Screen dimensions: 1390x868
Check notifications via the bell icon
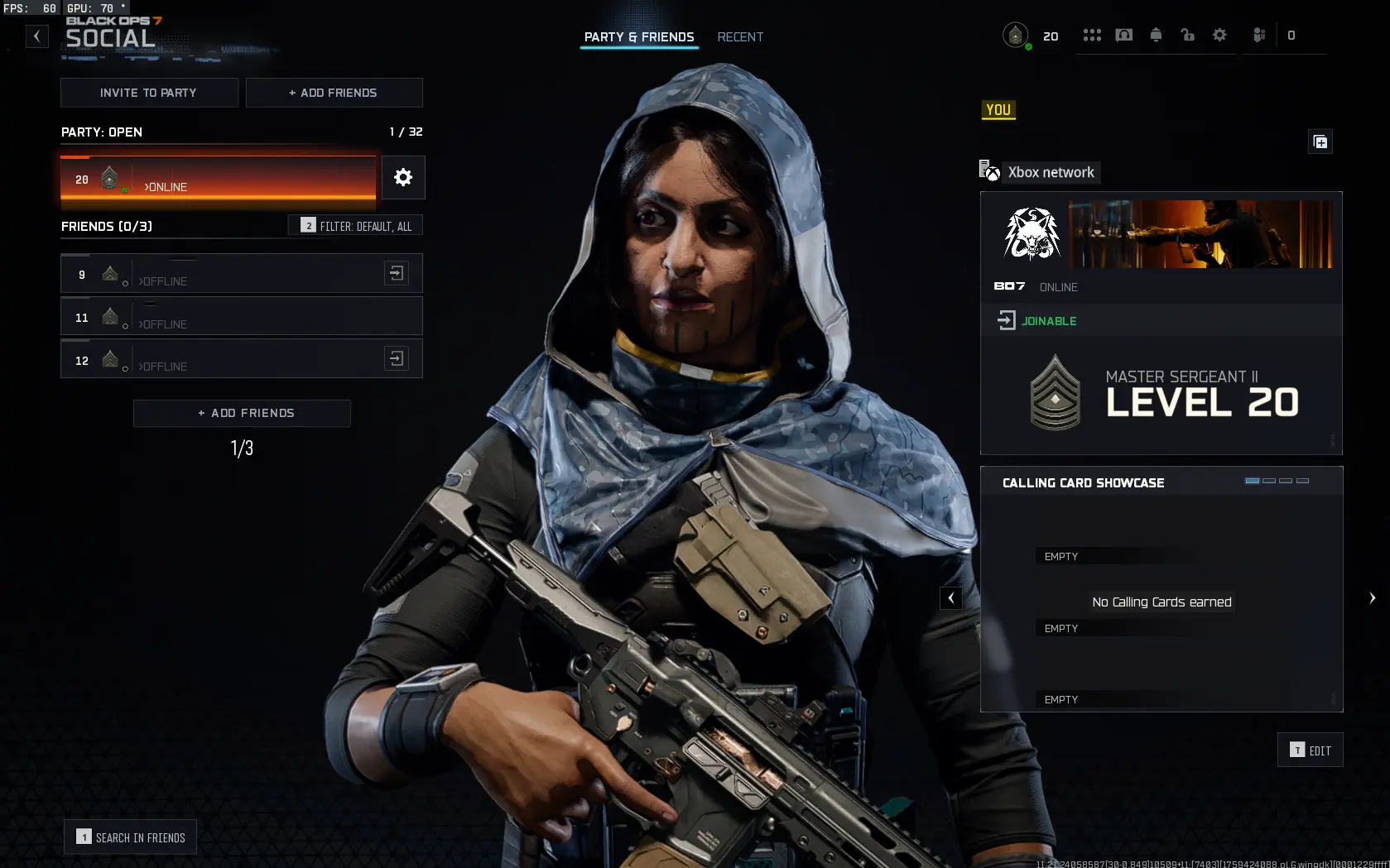[x=1156, y=36]
